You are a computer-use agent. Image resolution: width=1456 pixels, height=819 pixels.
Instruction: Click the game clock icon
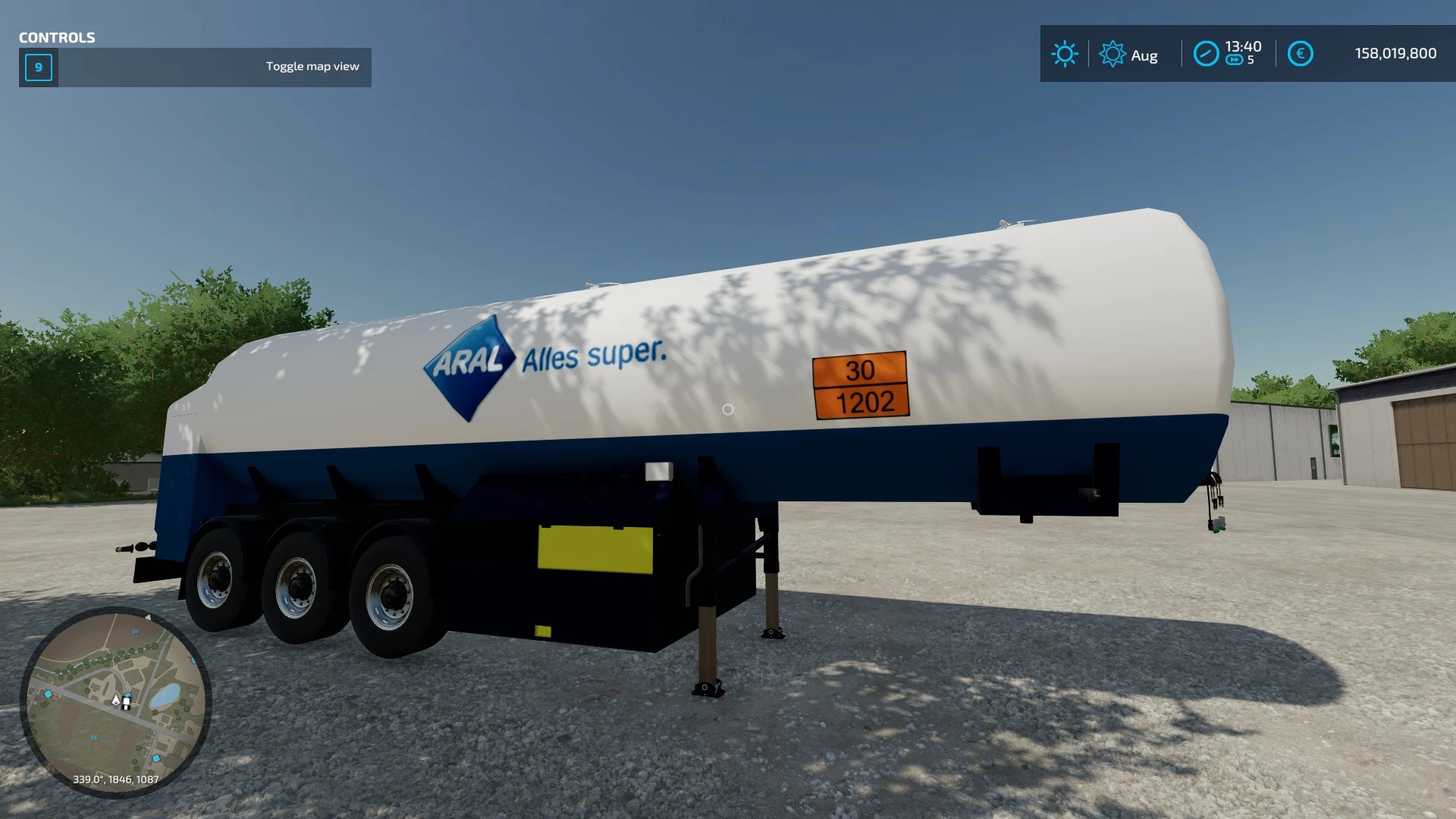point(1206,54)
